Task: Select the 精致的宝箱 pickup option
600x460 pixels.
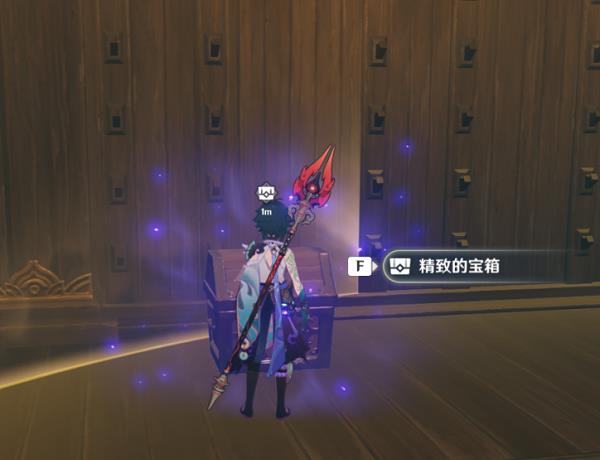Action: tap(468, 267)
